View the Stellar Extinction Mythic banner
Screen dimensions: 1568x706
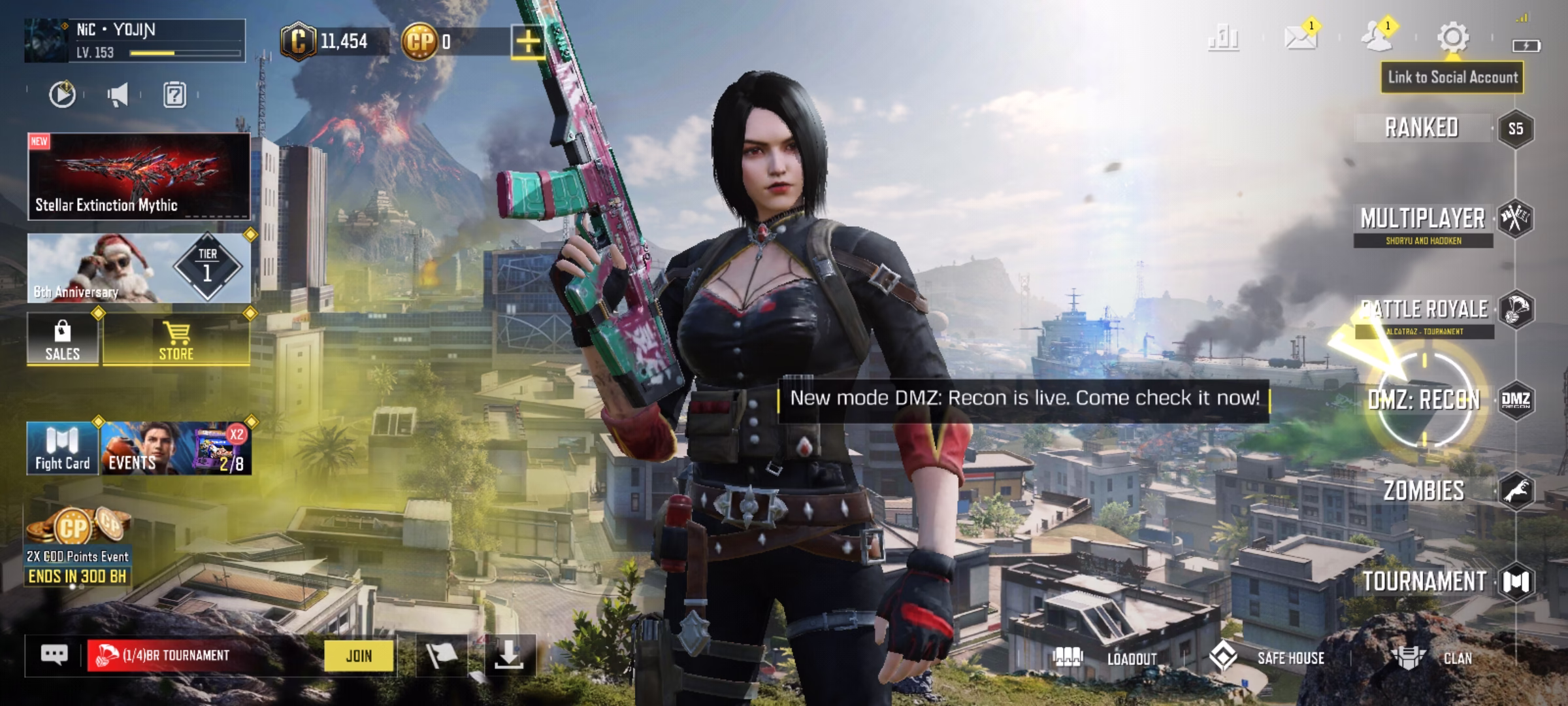pos(139,176)
